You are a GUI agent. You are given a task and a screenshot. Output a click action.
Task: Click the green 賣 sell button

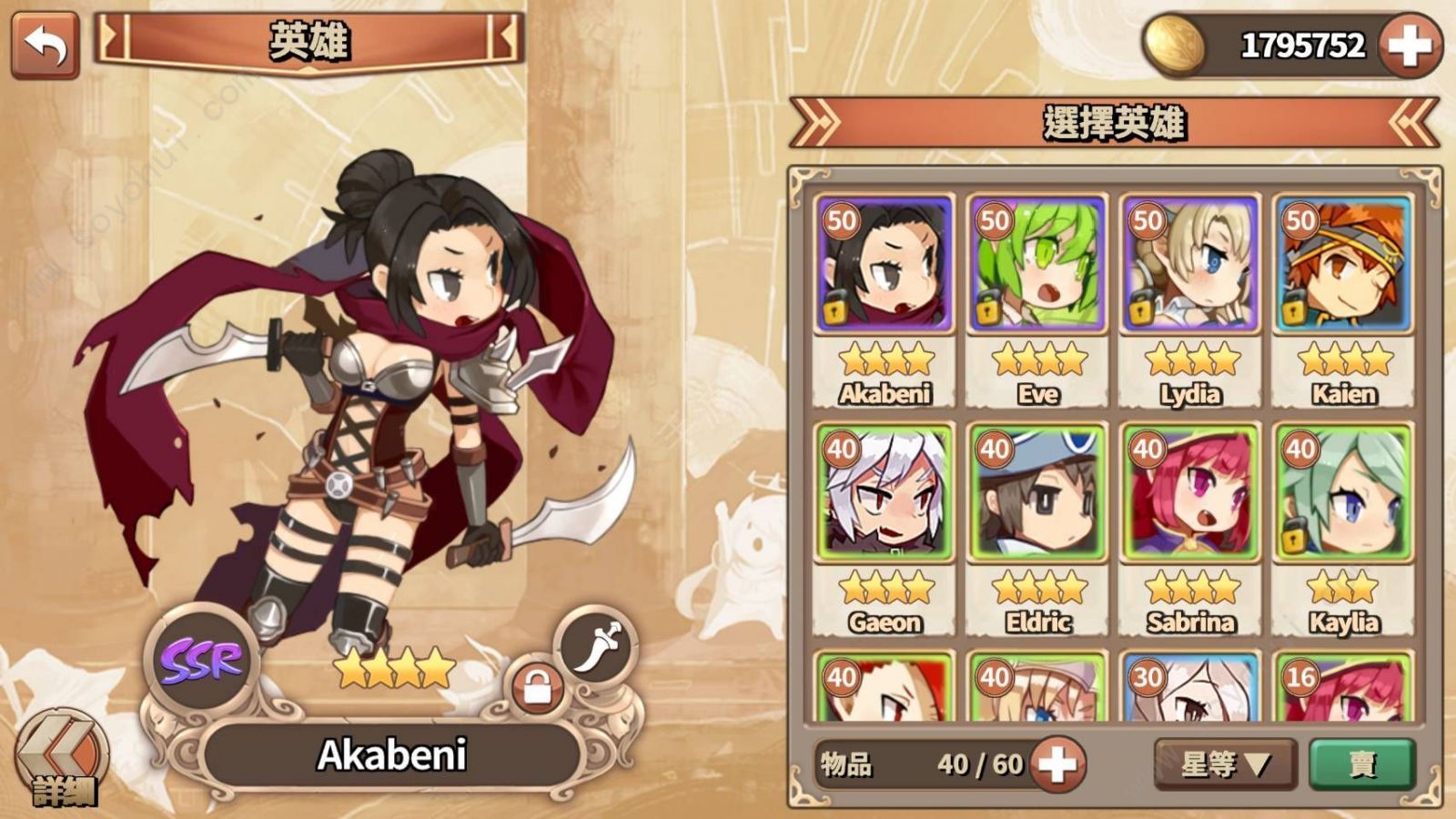point(1362,763)
